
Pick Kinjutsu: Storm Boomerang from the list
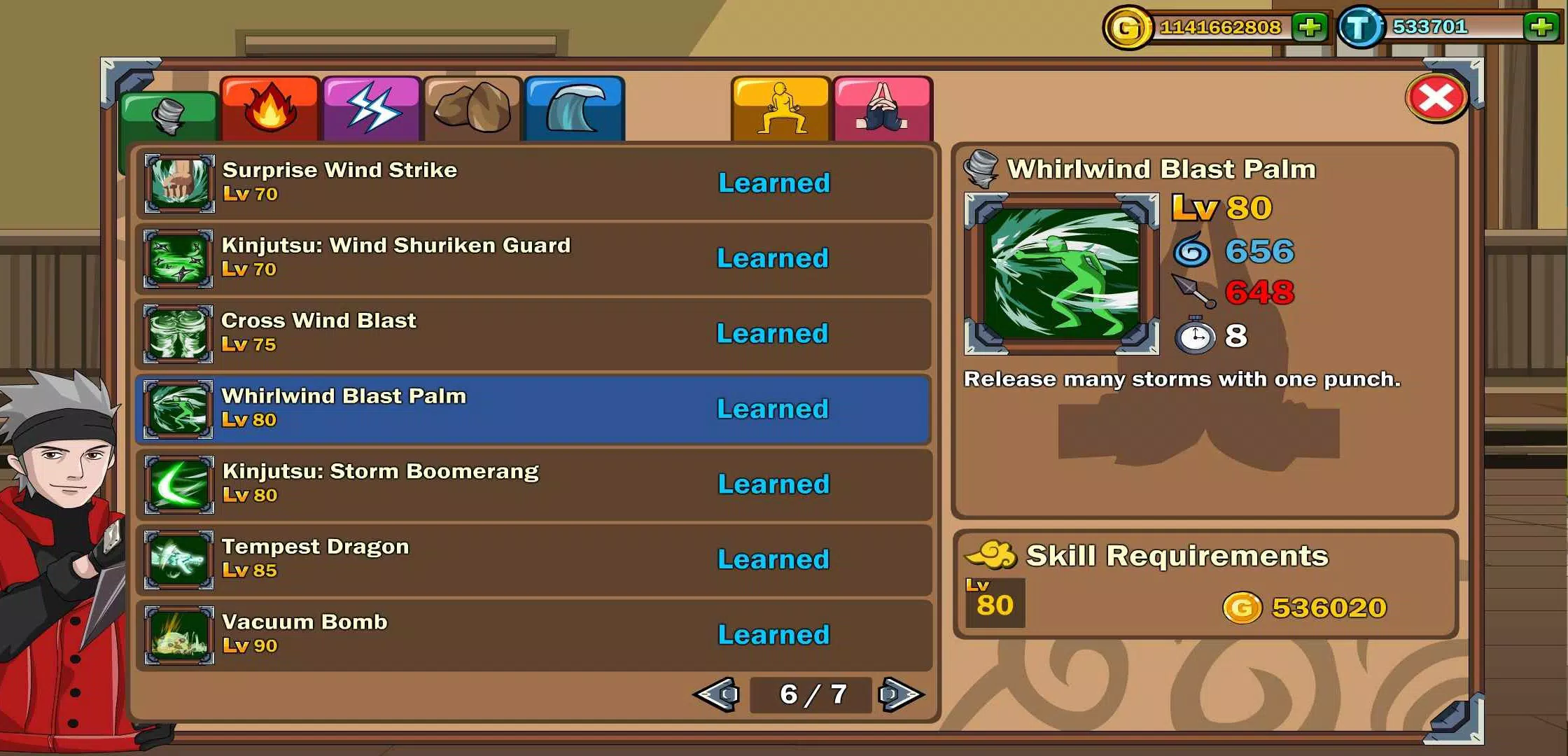click(x=533, y=484)
